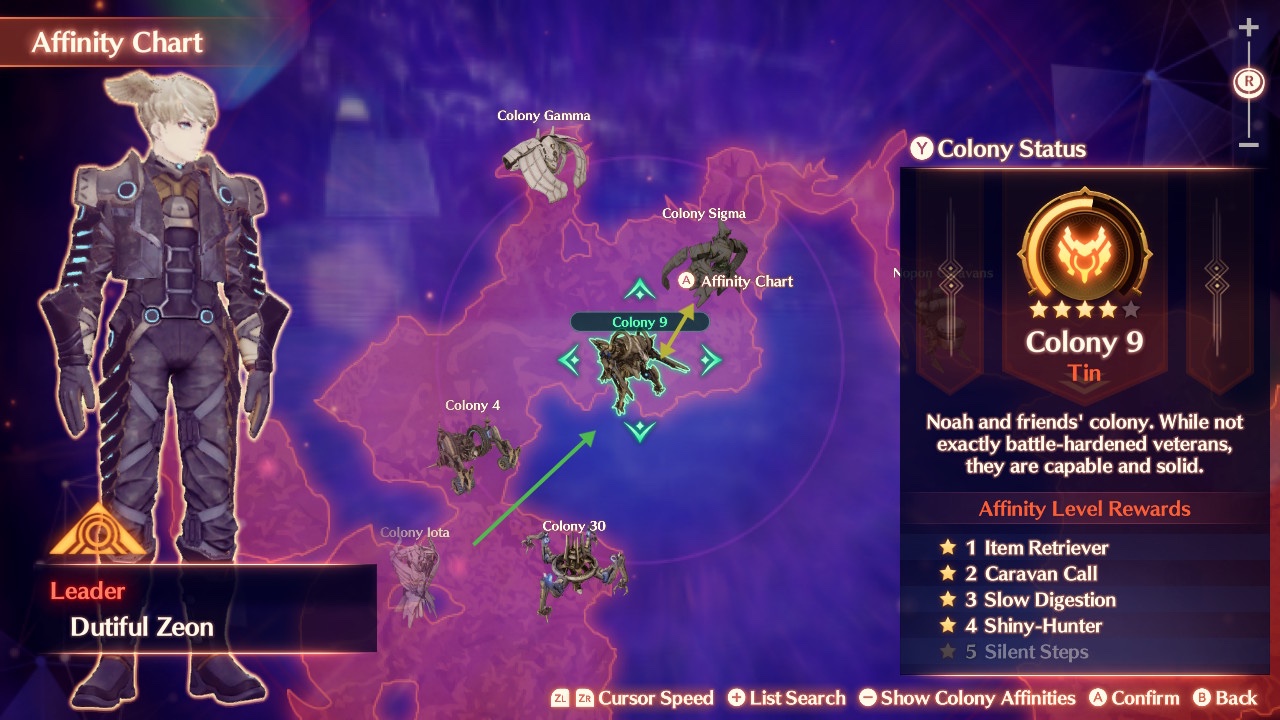Select the locked Silent Steps reward

coord(1025,652)
